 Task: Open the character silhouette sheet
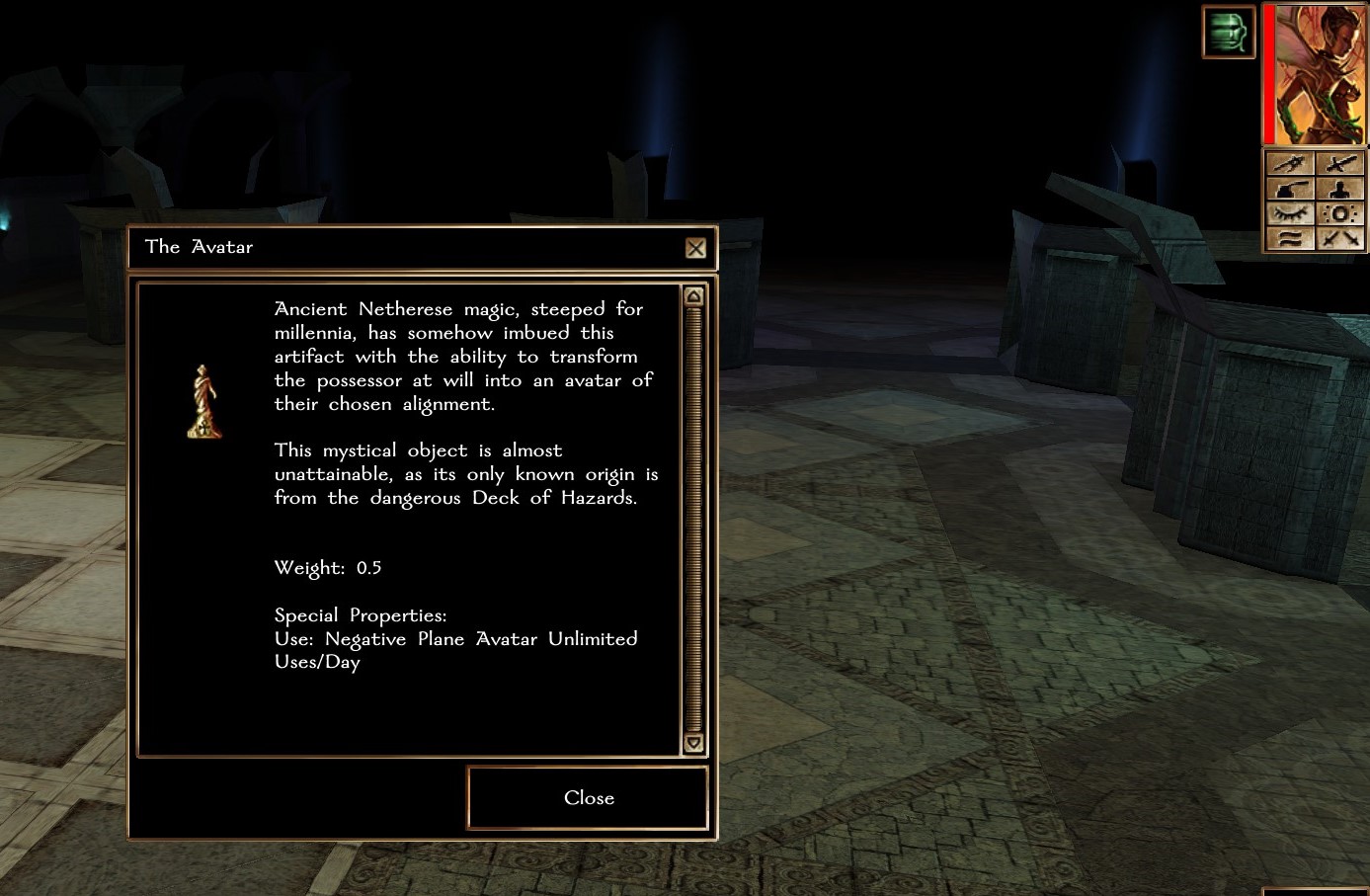(x=1340, y=189)
